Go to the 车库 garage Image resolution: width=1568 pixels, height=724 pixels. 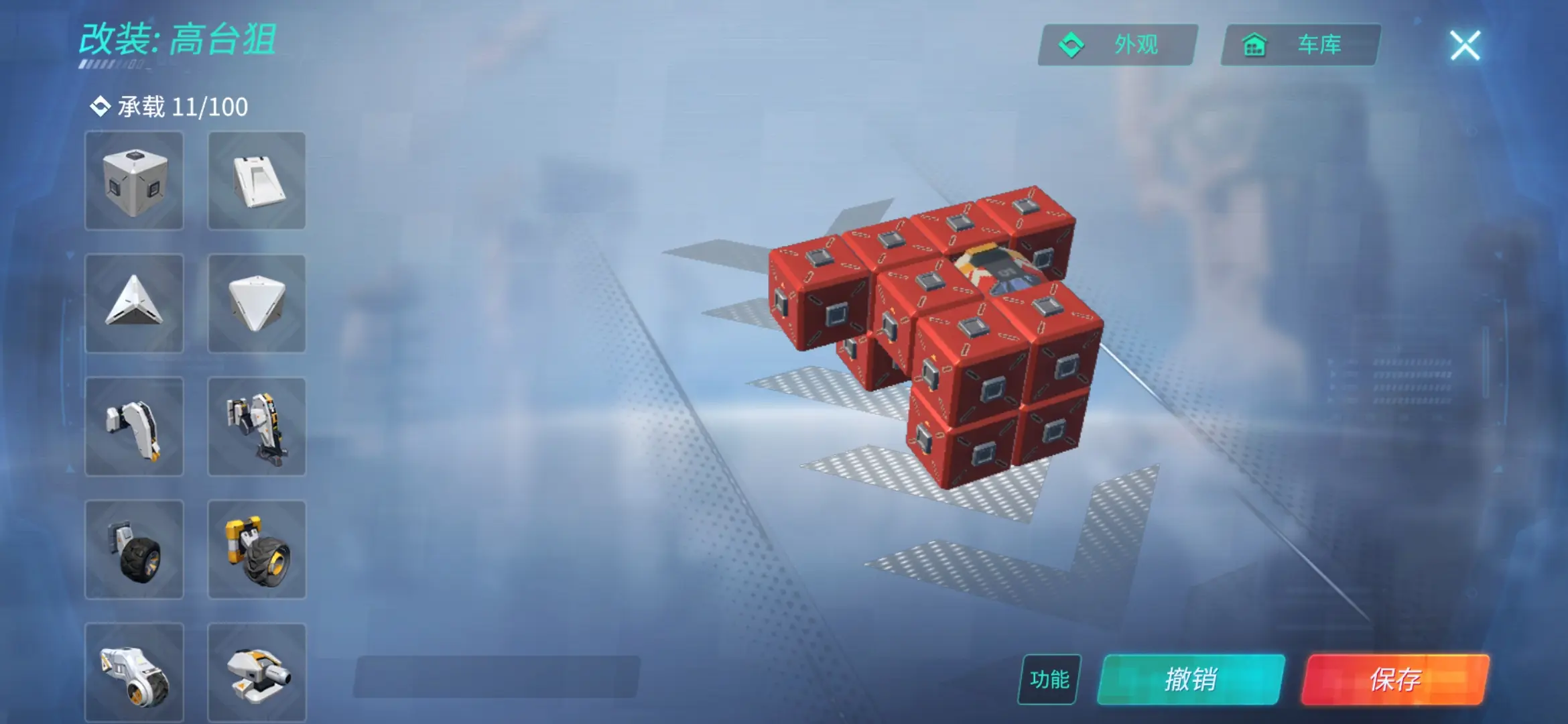(x=1300, y=45)
